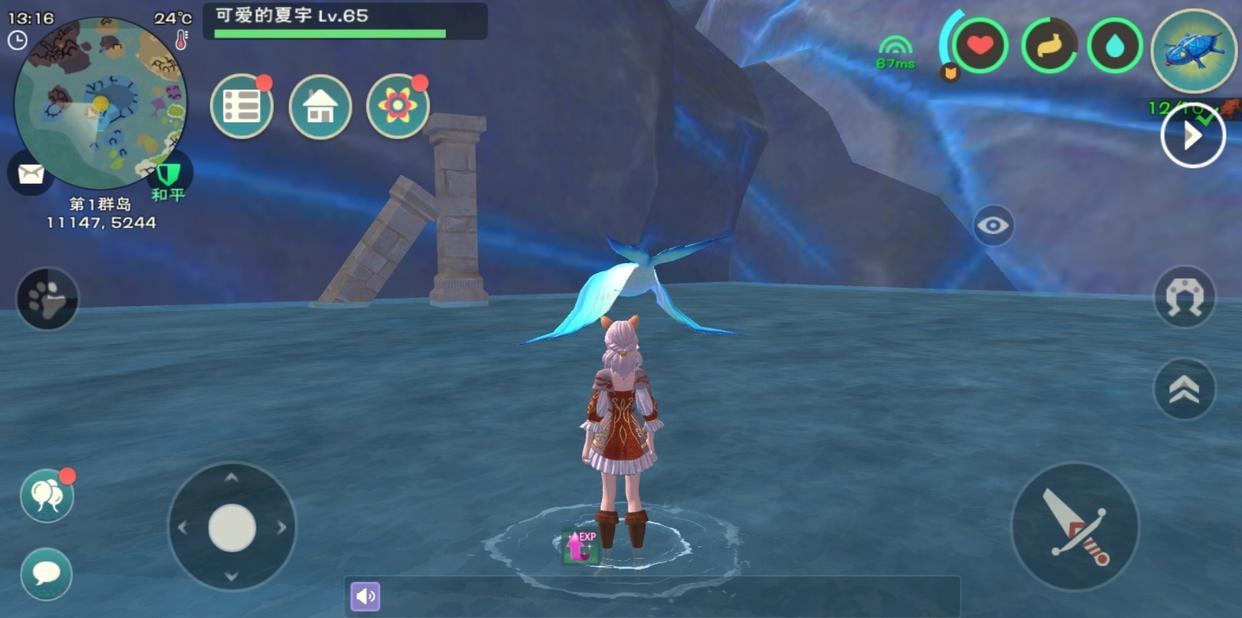Open the friends chat bubbles icon

pos(46,495)
